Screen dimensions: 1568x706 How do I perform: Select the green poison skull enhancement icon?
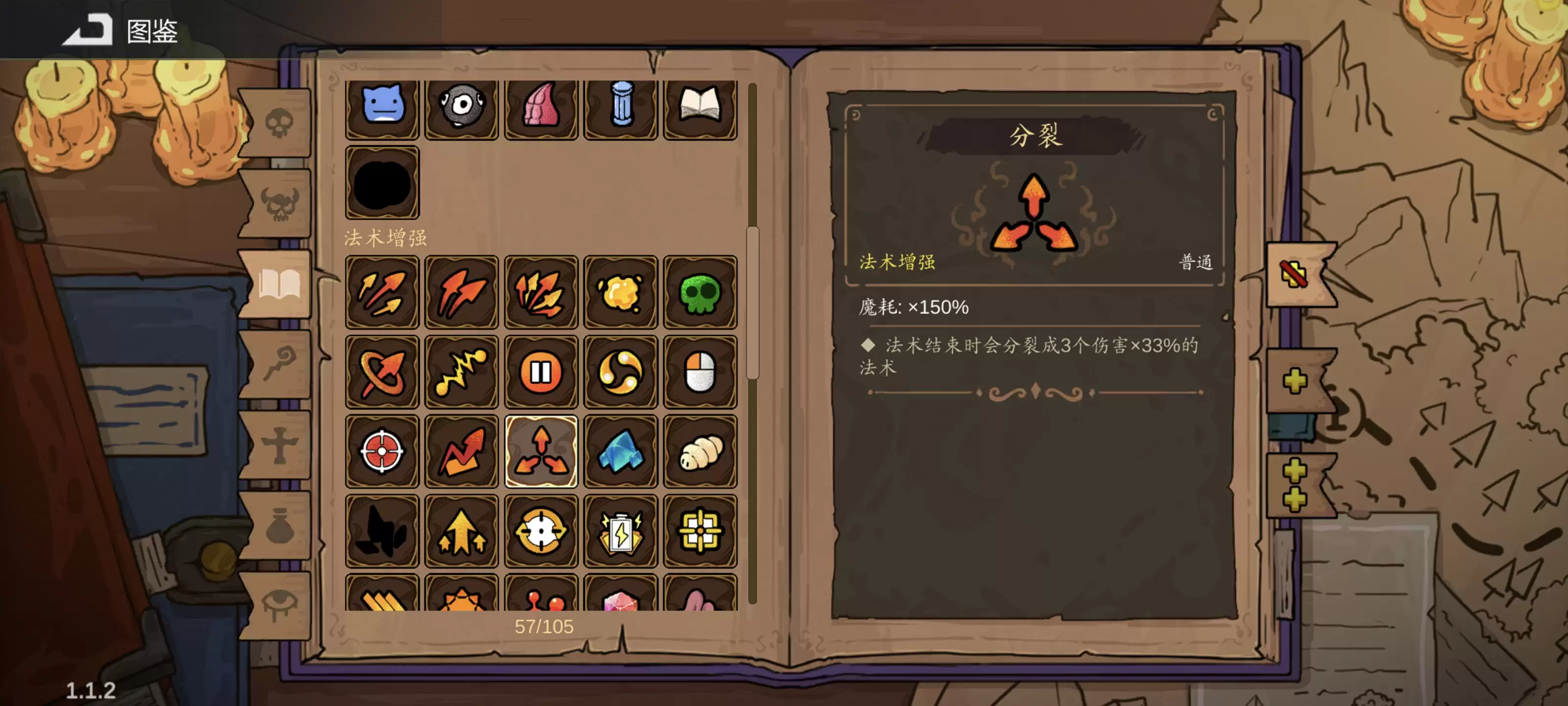pyautogui.click(x=700, y=292)
